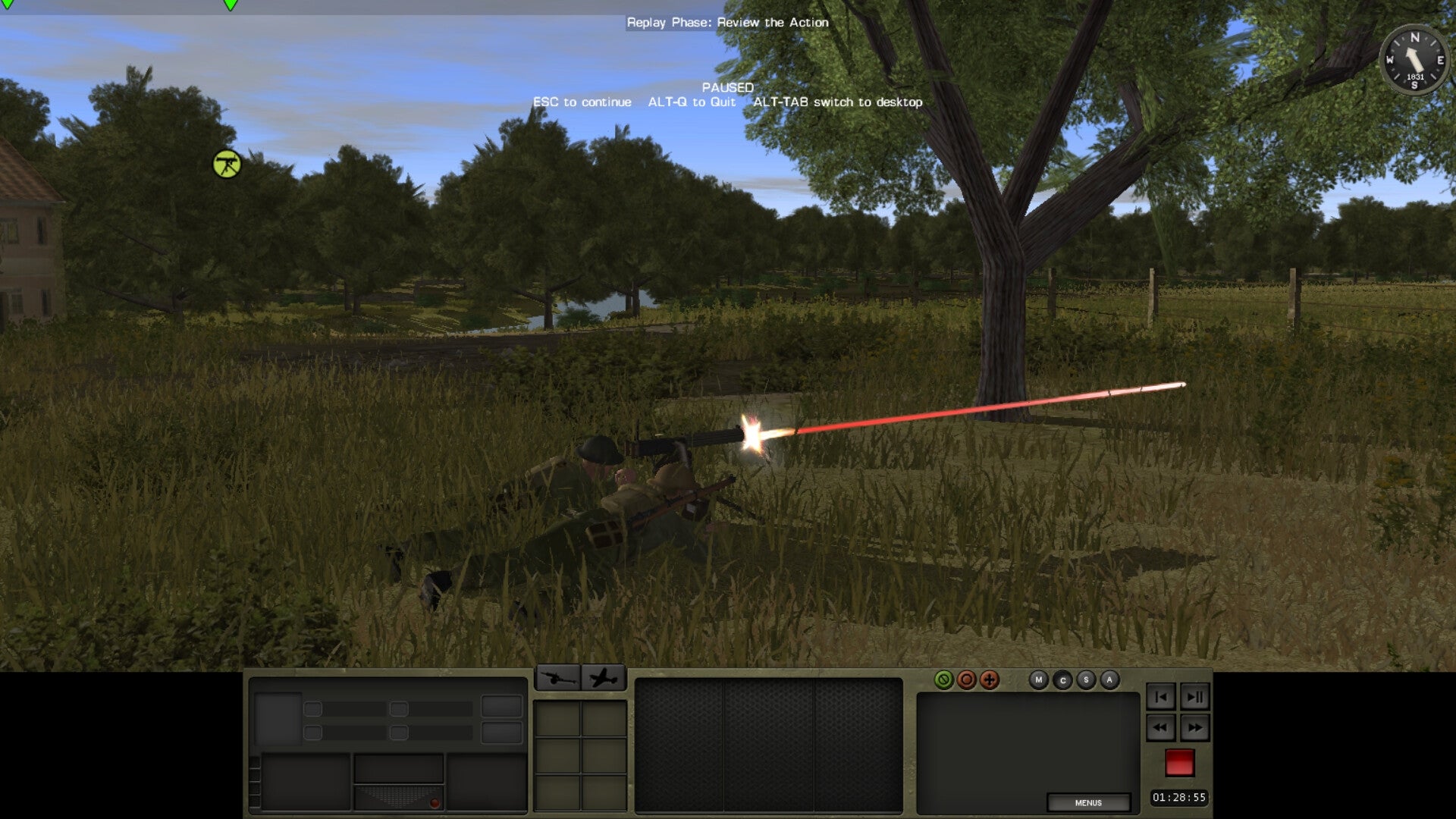
Task: Click the green prohibited-command circle icon
Action: click(x=942, y=681)
